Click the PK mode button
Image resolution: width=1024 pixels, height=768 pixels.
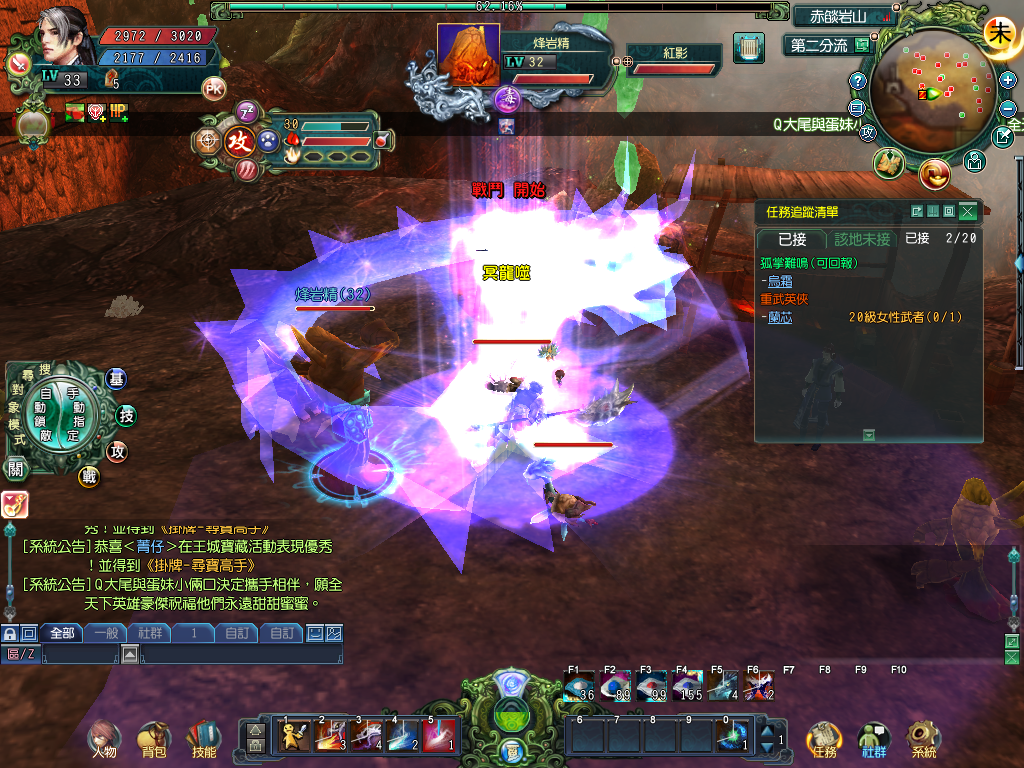(214, 88)
